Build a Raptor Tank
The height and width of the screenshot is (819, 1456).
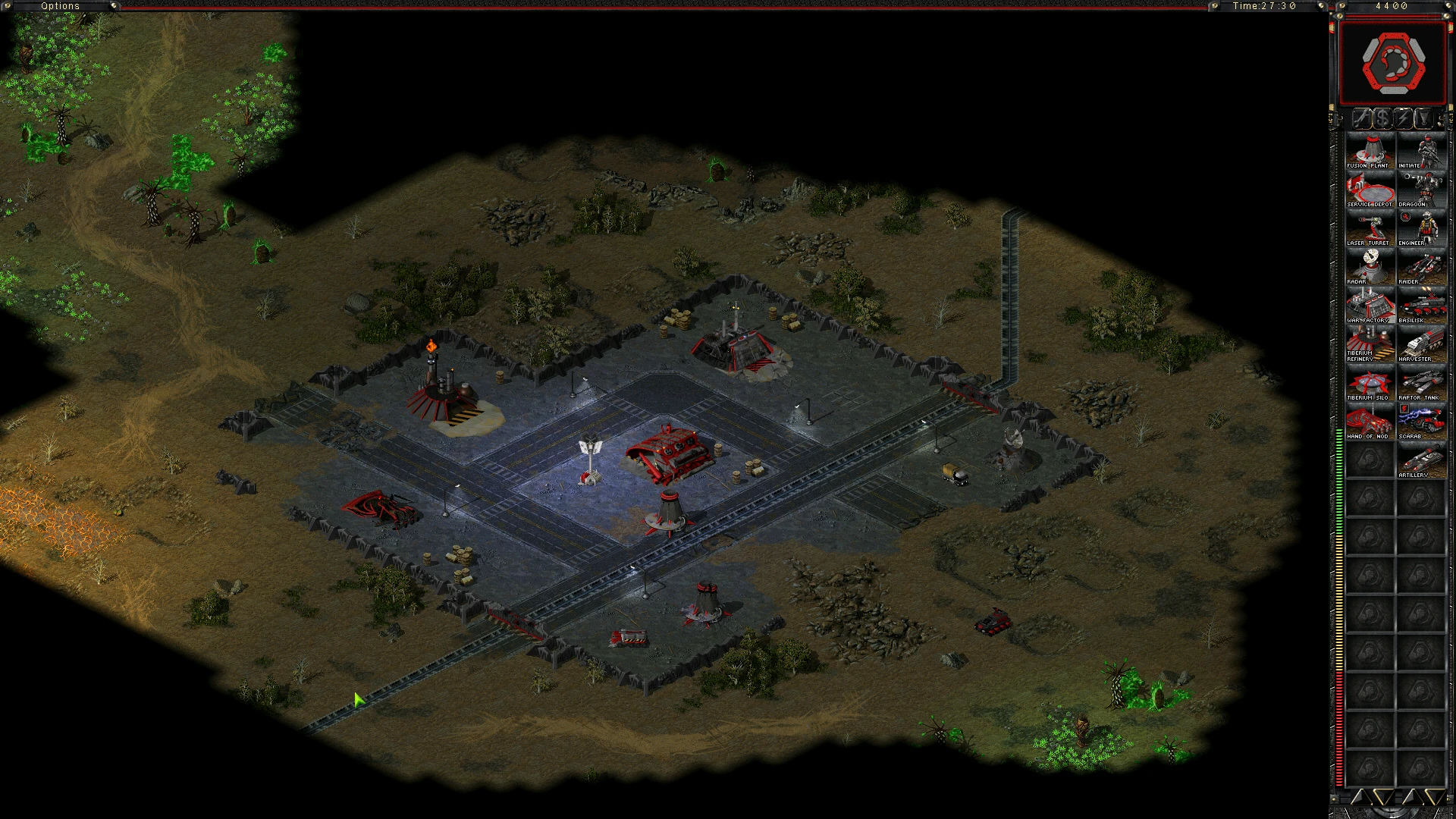[x=1421, y=383]
